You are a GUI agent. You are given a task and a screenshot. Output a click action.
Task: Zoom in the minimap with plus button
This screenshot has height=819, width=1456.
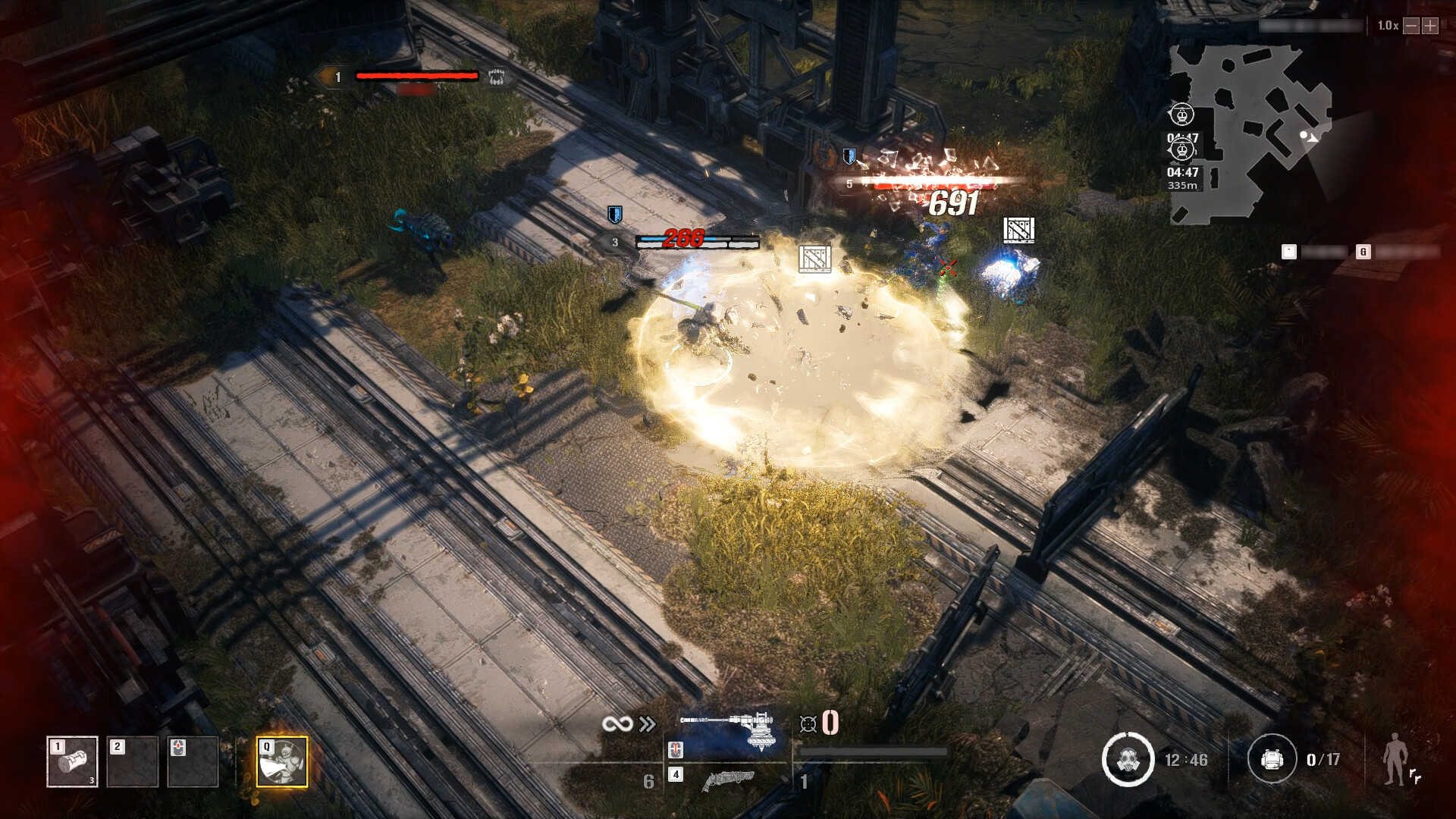1430,26
